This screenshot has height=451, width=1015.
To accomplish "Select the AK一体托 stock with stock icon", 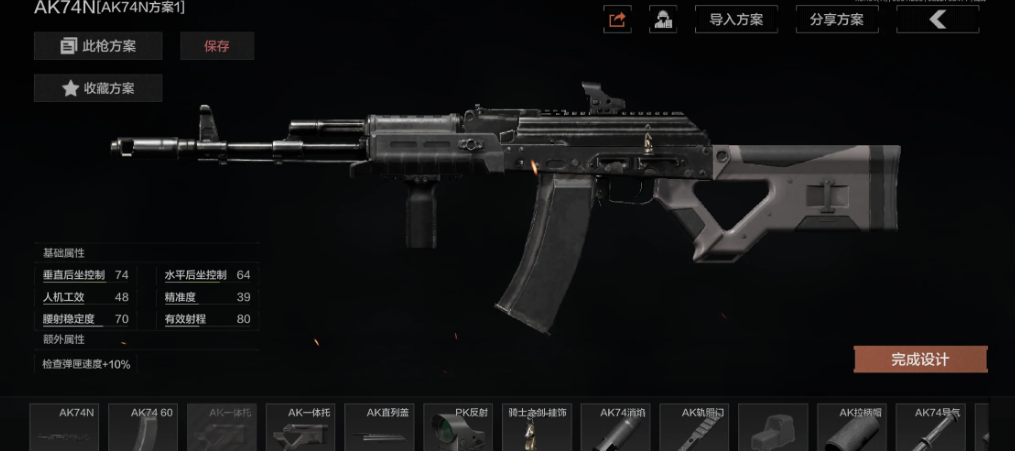I will point(300,427).
